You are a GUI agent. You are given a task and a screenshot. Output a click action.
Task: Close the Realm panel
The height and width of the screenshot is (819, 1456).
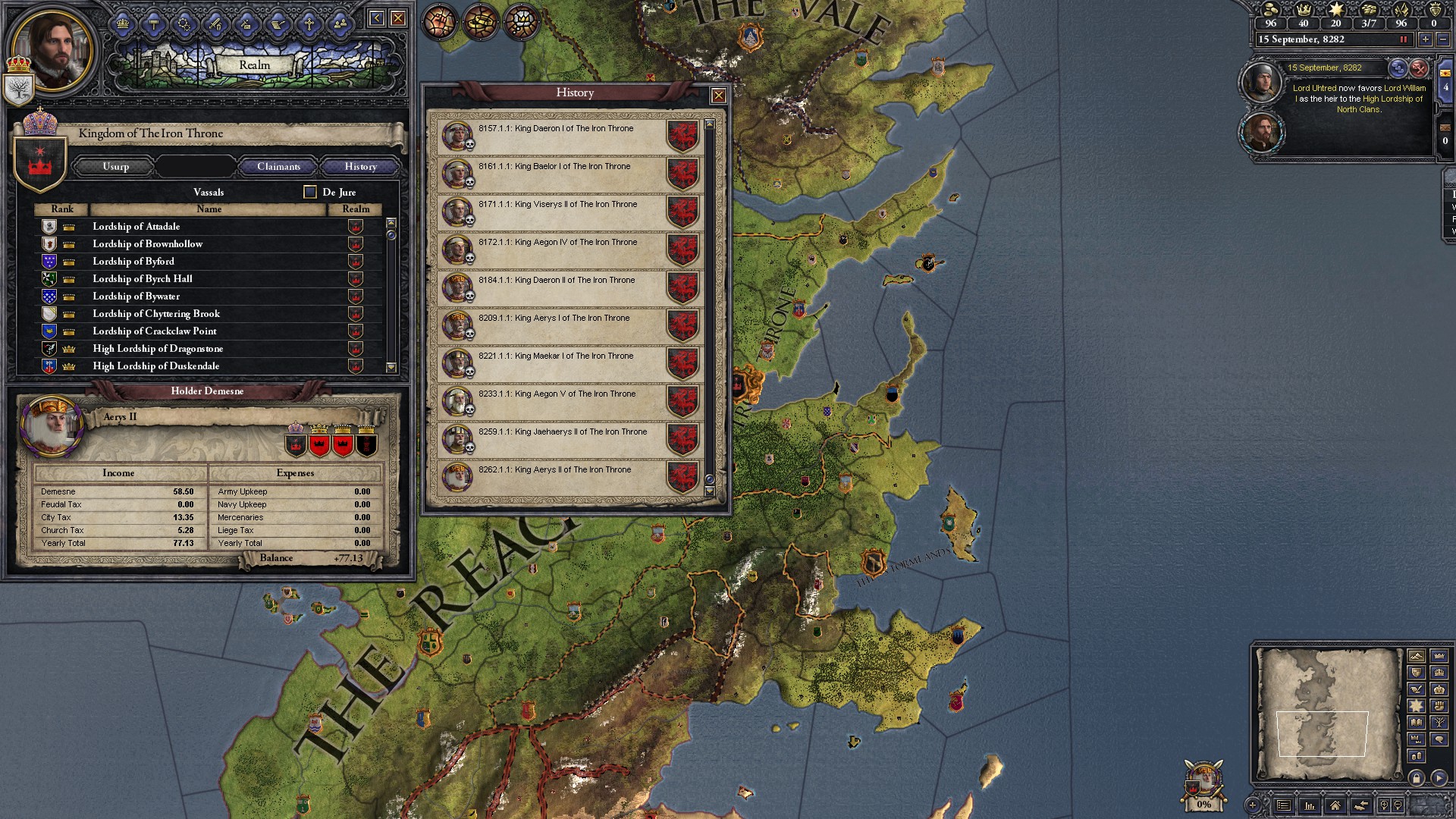click(x=398, y=18)
